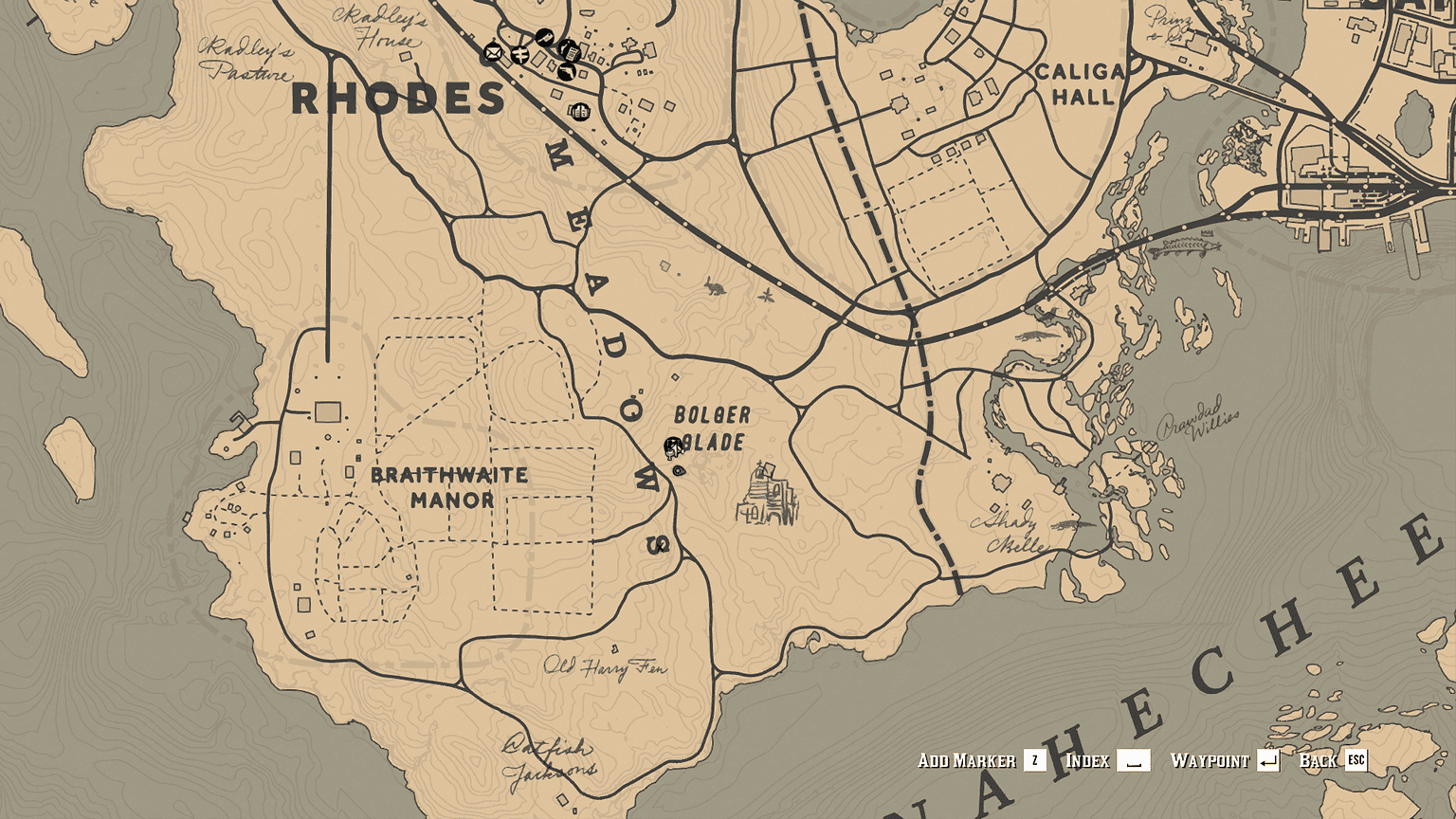Click the church ruins sketch at Bolger Glade
The height and width of the screenshot is (819, 1456).
tap(764, 496)
